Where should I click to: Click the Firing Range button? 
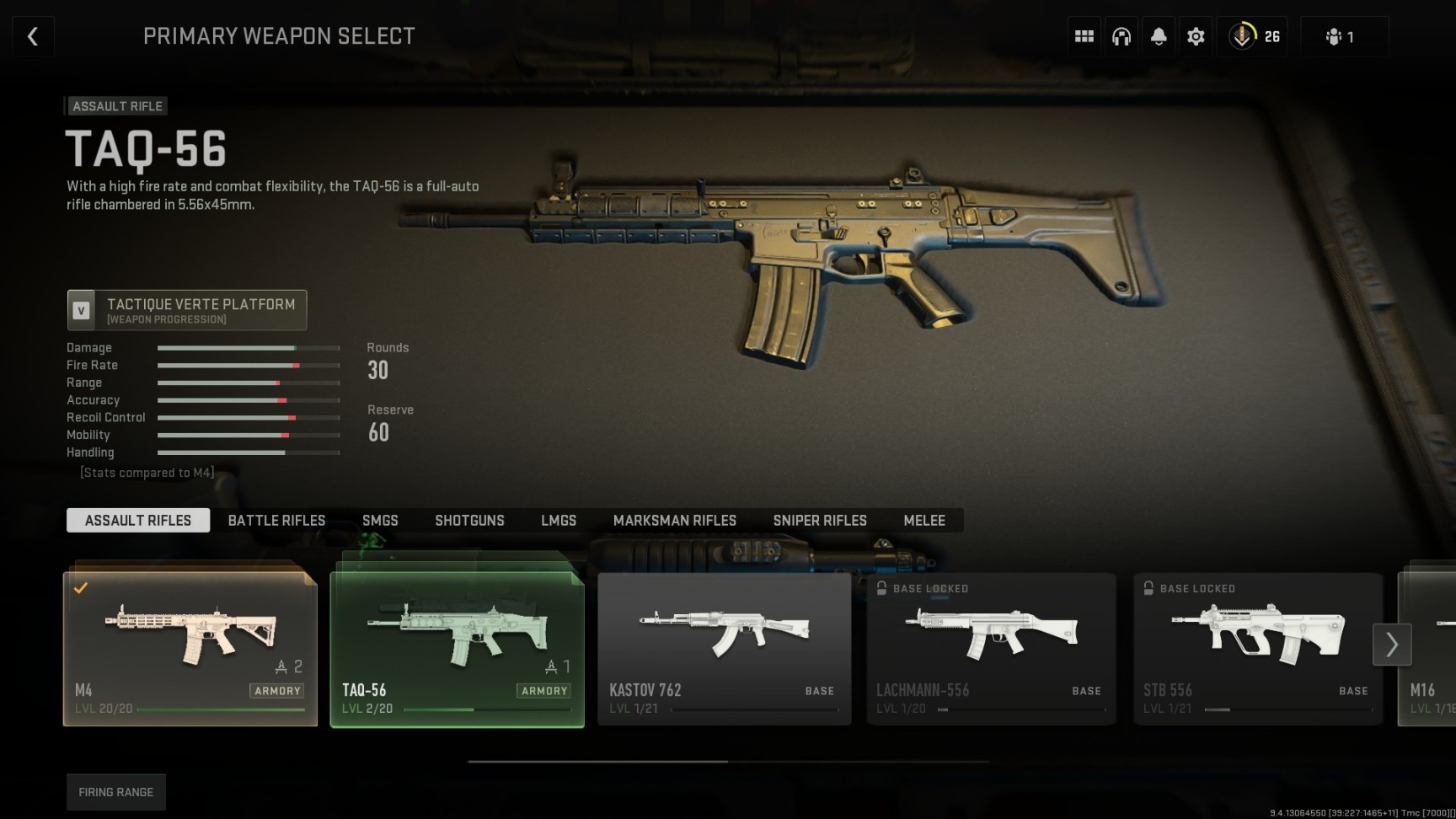tap(115, 791)
